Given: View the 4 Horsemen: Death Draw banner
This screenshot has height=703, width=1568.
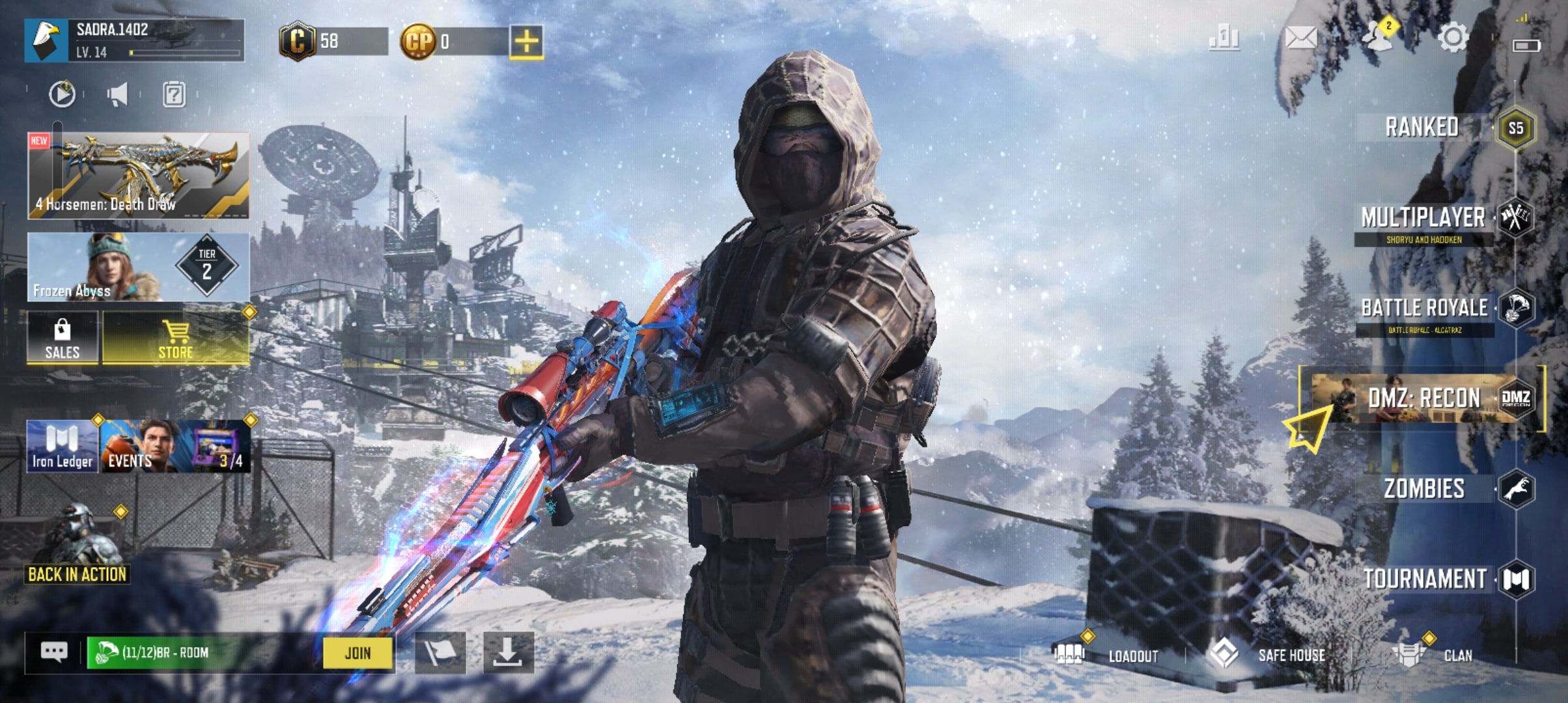Looking at the screenshot, I should pyautogui.click(x=138, y=175).
